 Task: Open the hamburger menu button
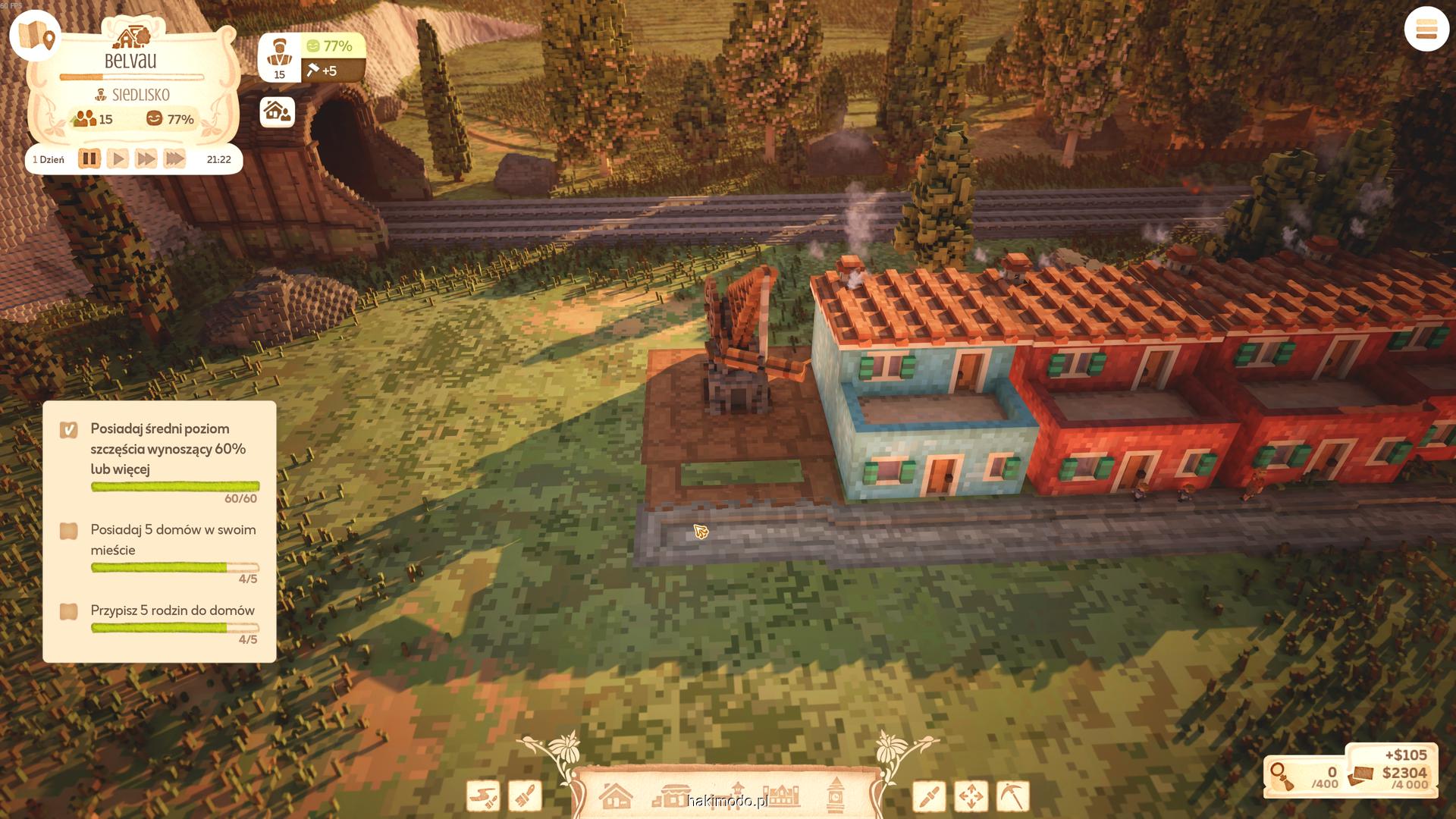1426,30
